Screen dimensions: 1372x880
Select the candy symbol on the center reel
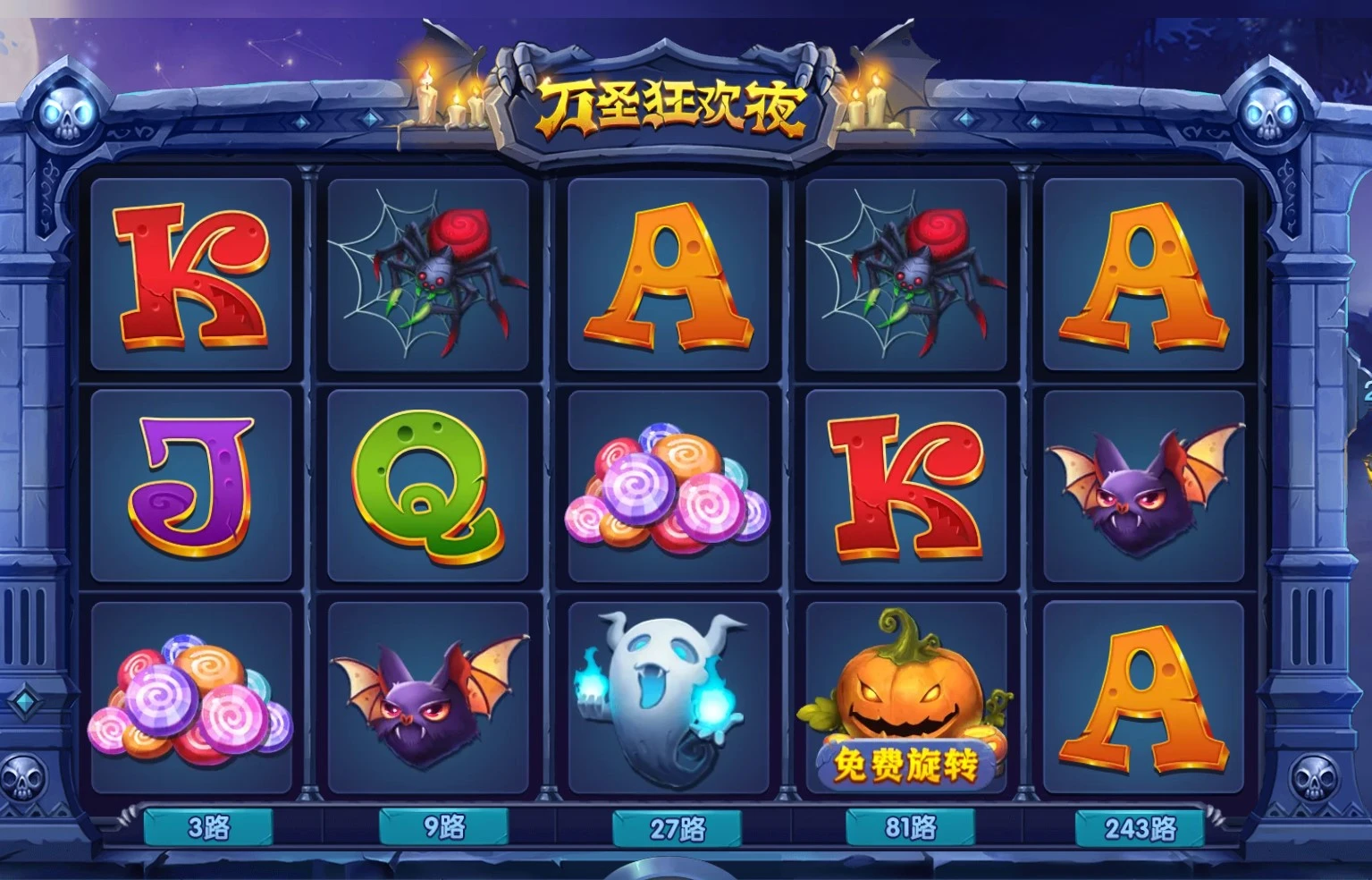coord(666,487)
